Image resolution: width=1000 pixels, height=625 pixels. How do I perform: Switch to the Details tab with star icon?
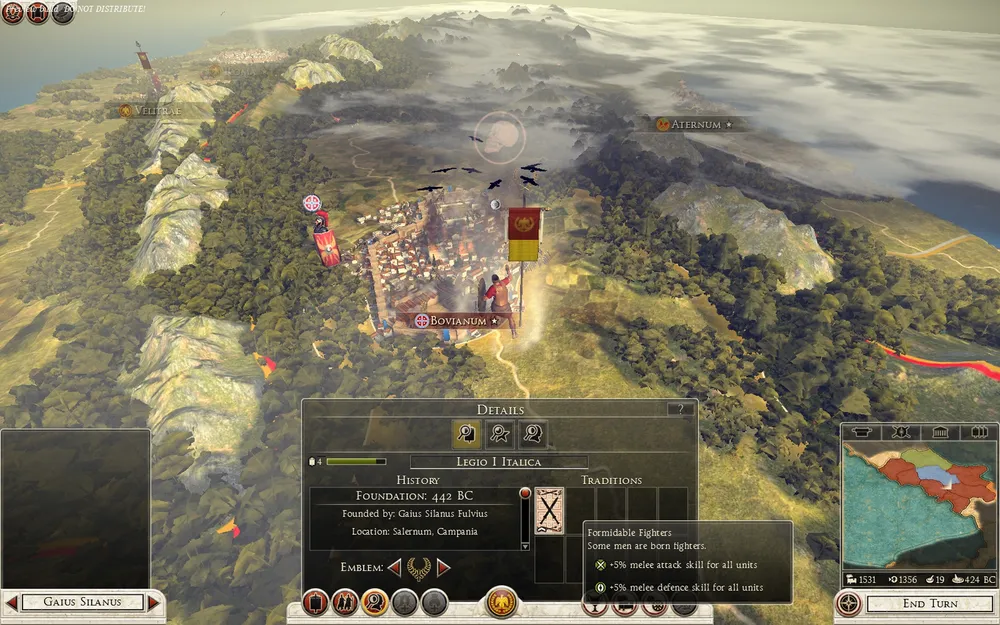[500, 433]
